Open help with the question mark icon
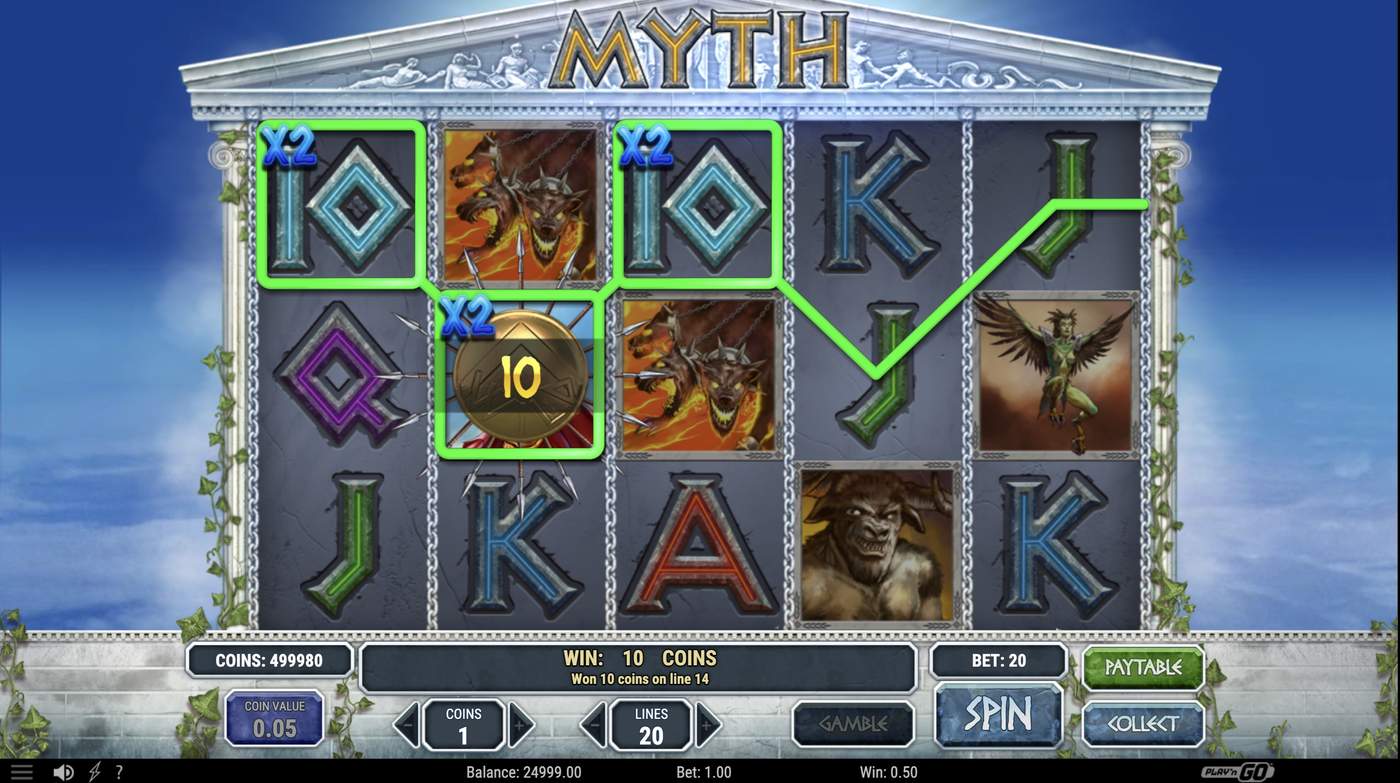Screen dimensions: 1400x783 pyautogui.click(x=118, y=770)
